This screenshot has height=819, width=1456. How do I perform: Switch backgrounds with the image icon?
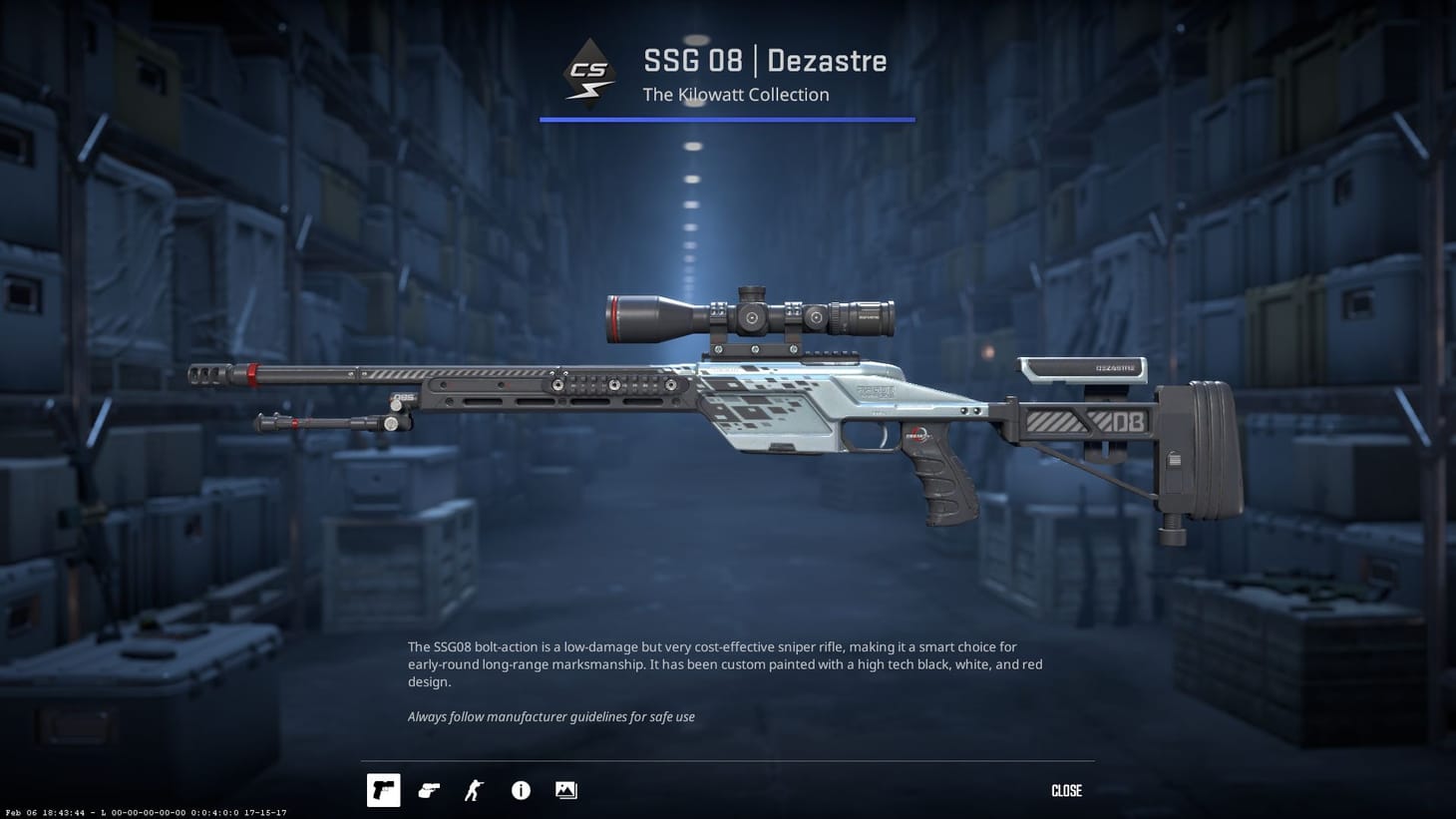(x=565, y=790)
